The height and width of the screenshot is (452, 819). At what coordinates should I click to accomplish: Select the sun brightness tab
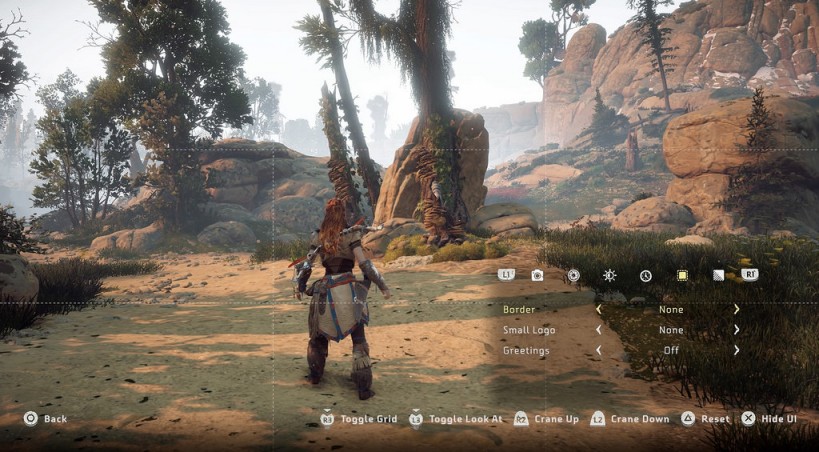[x=609, y=275]
